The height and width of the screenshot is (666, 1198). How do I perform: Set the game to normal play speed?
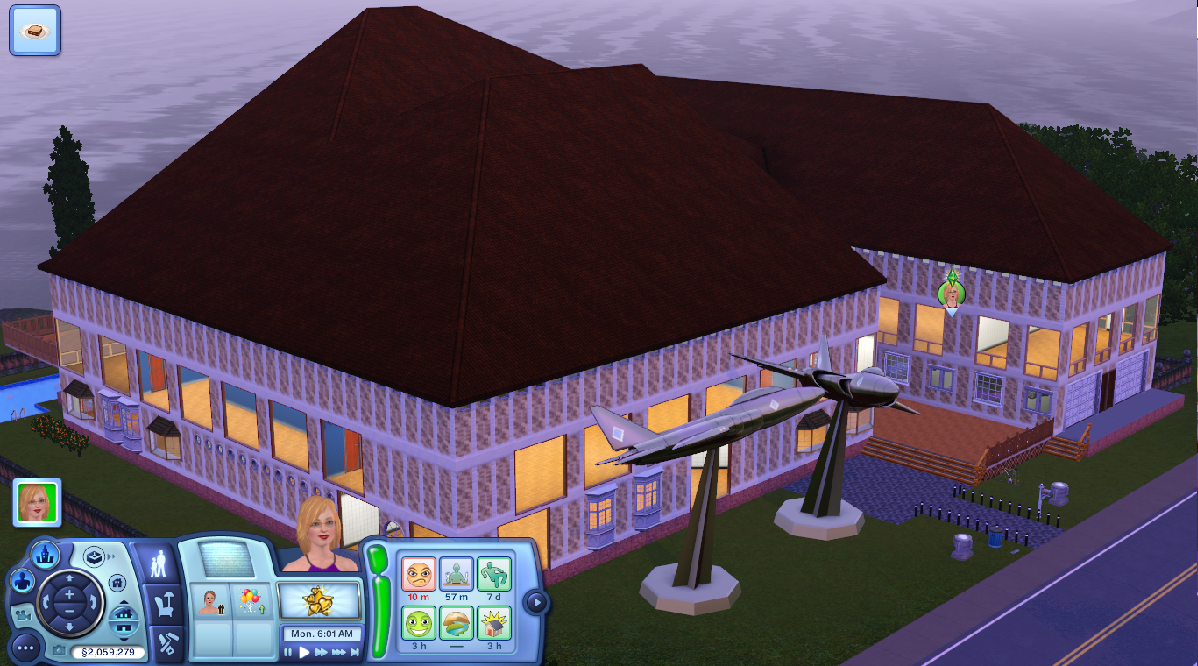[306, 652]
